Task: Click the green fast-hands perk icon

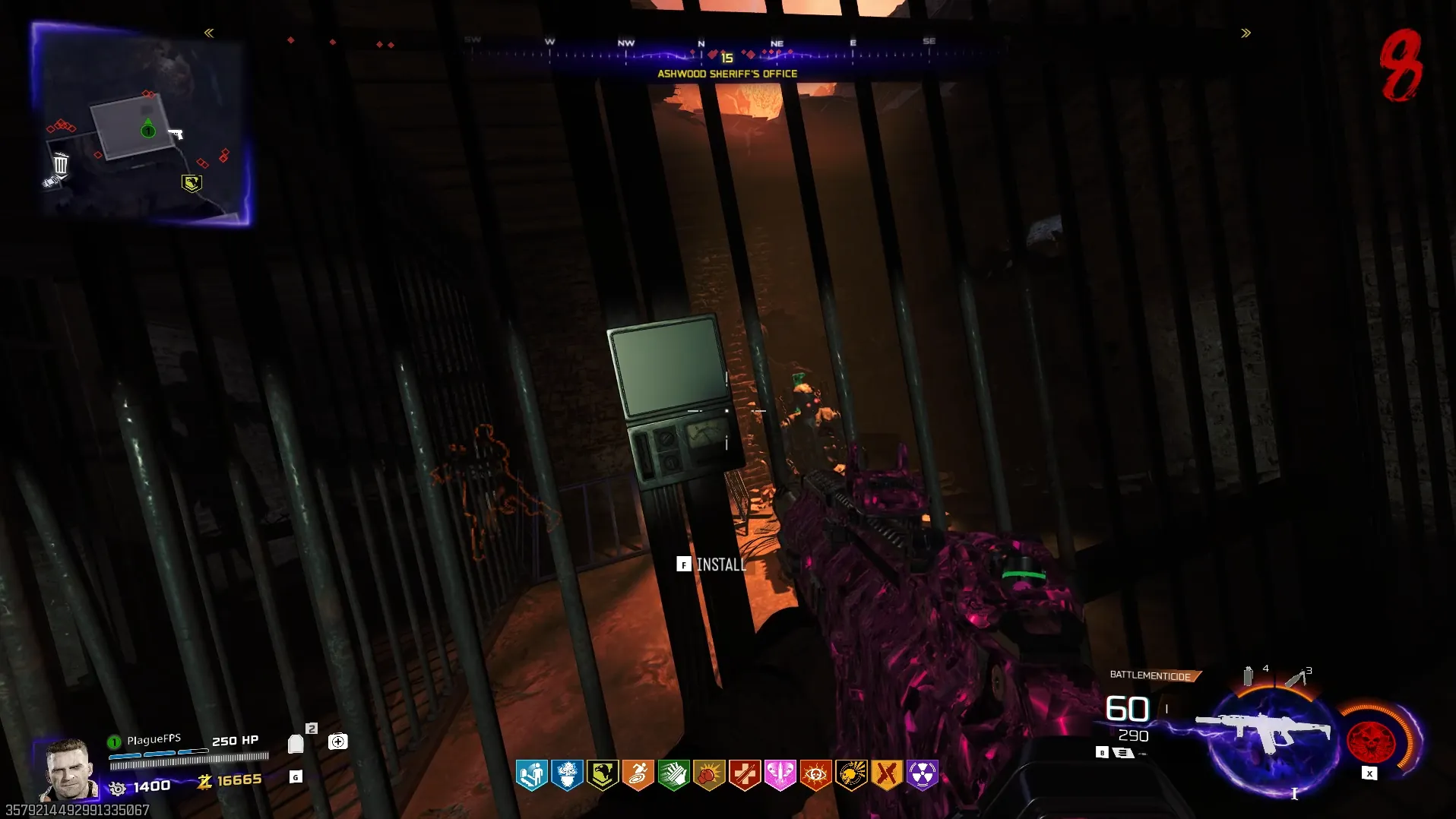Action: [673, 775]
